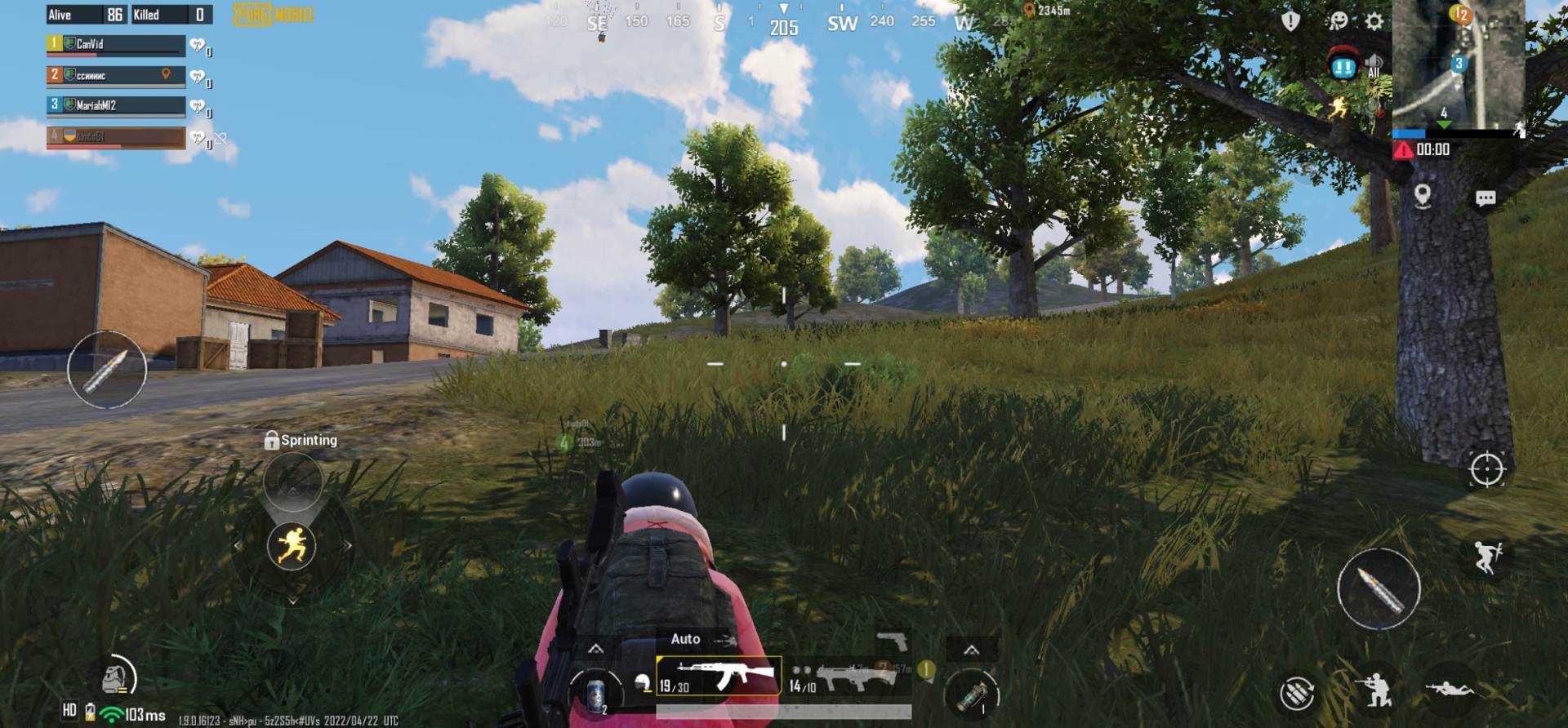Switch fire mode from Auto
This screenshot has height=728, width=1568.
tap(687, 637)
